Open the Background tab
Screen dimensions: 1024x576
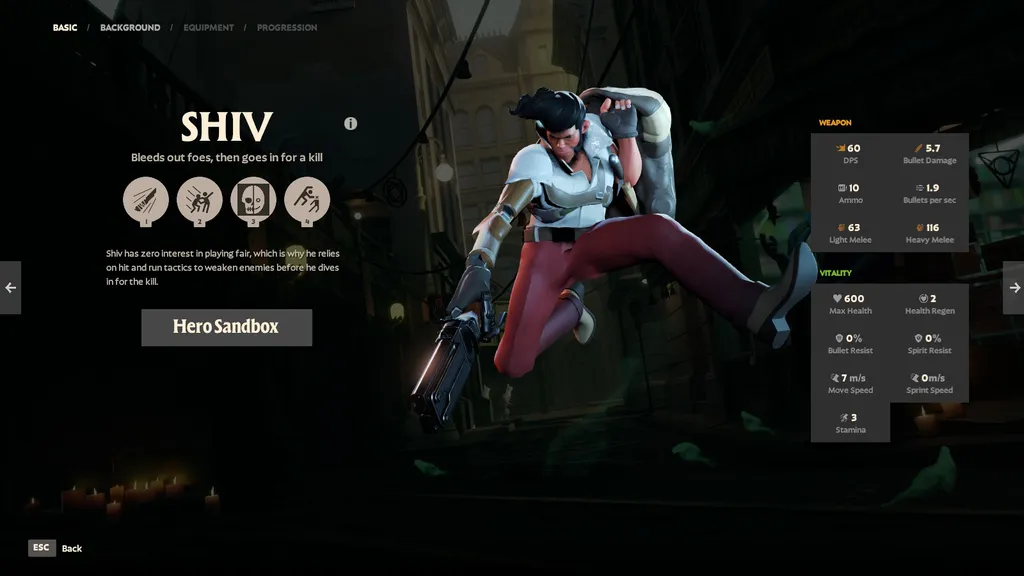point(130,28)
